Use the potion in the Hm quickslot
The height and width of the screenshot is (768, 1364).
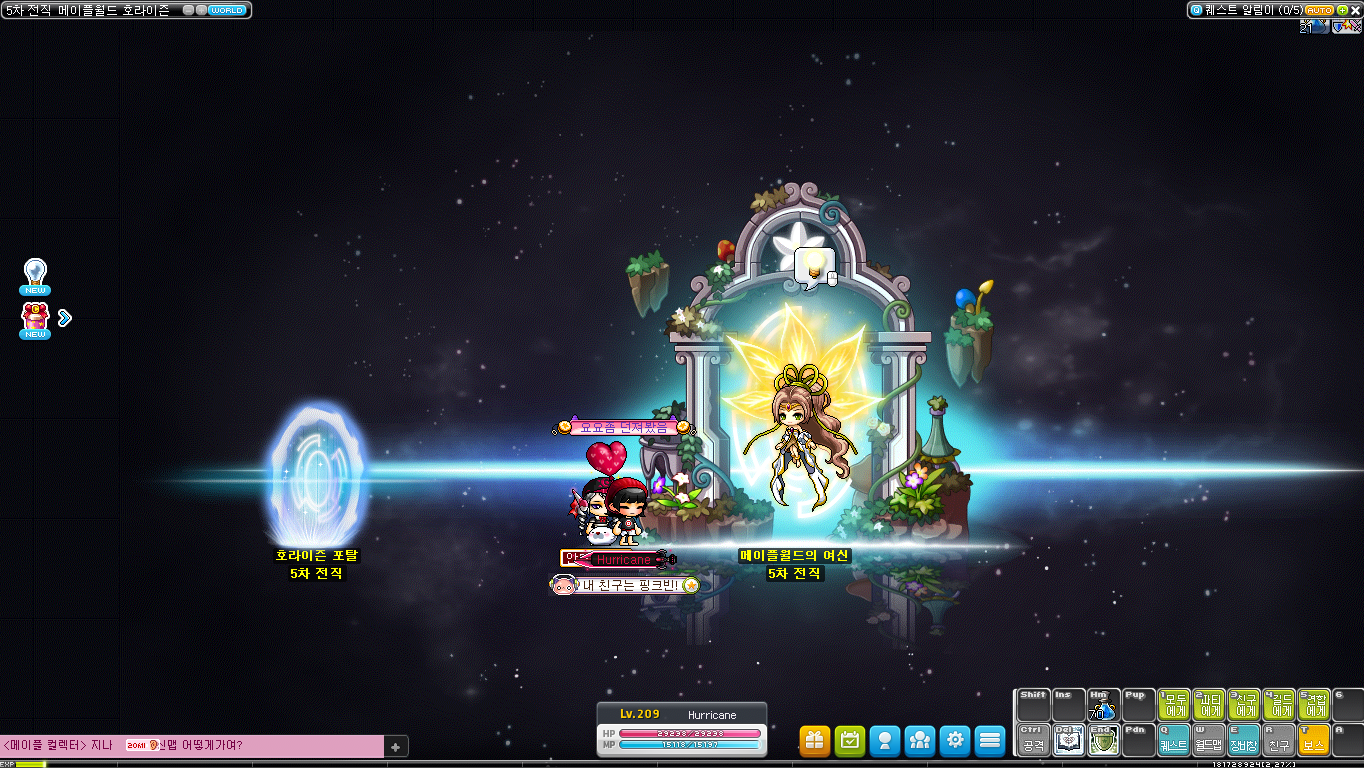(1103, 704)
